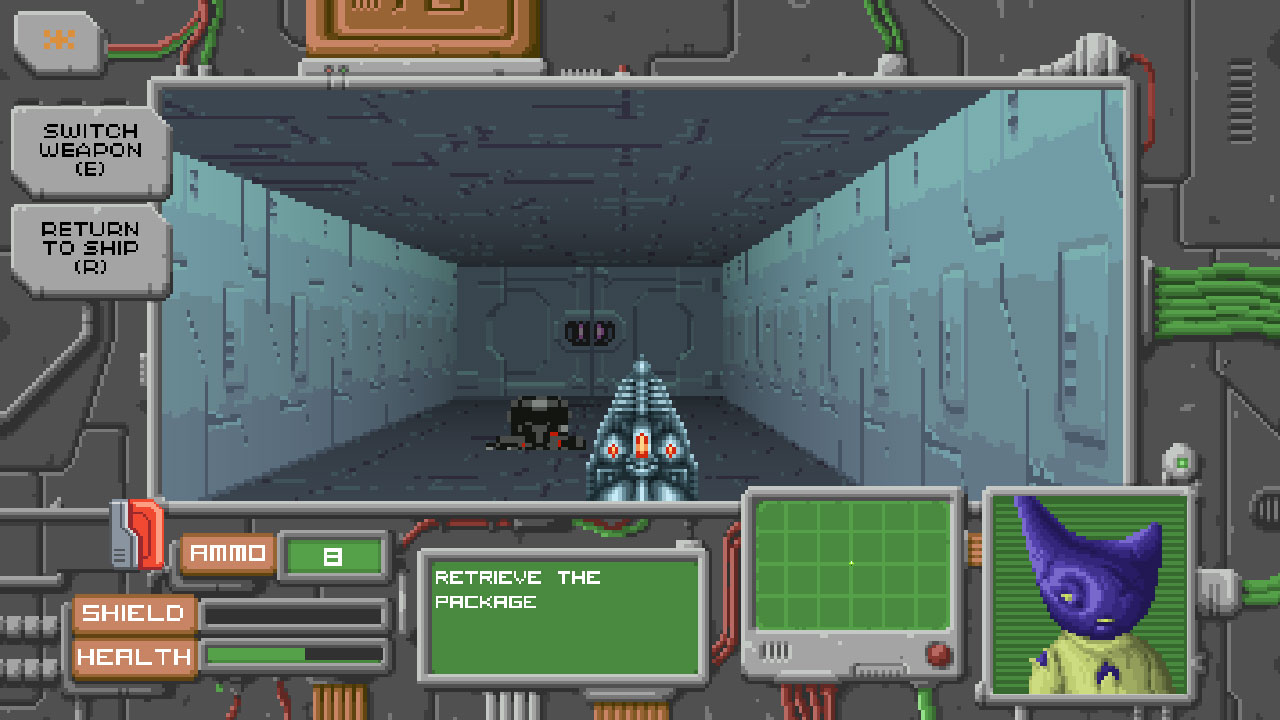Click the red lever device beside the ammo counter
Image resolution: width=1280 pixels, height=720 pixels.
(x=147, y=533)
